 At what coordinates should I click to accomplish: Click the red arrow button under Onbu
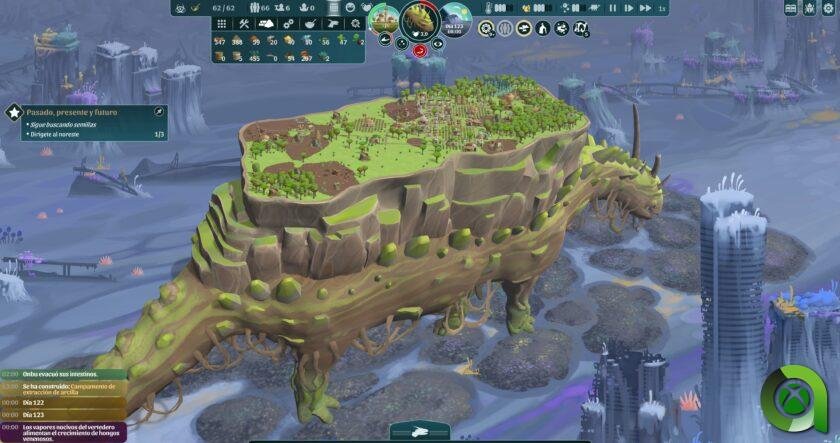click(x=420, y=47)
